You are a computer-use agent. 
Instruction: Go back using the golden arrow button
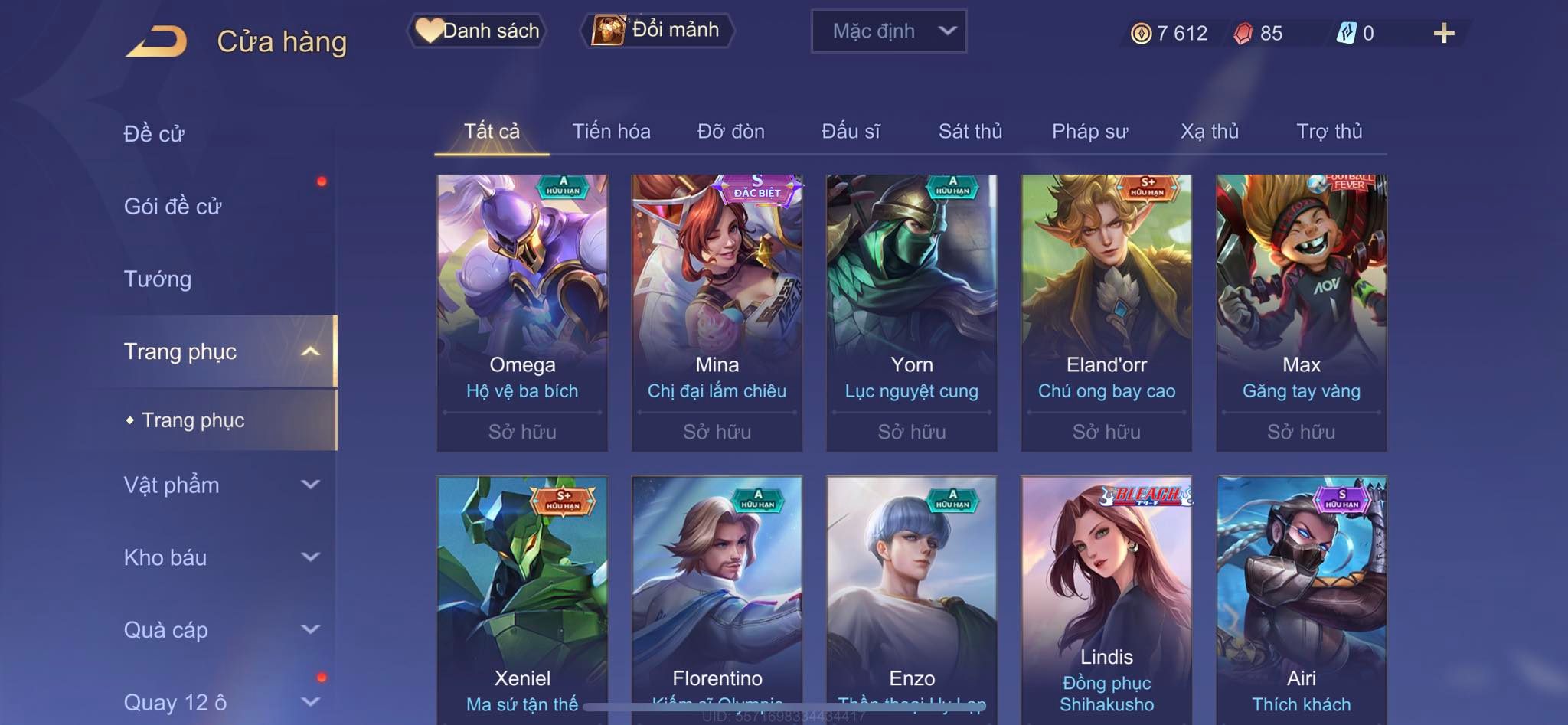[158, 41]
